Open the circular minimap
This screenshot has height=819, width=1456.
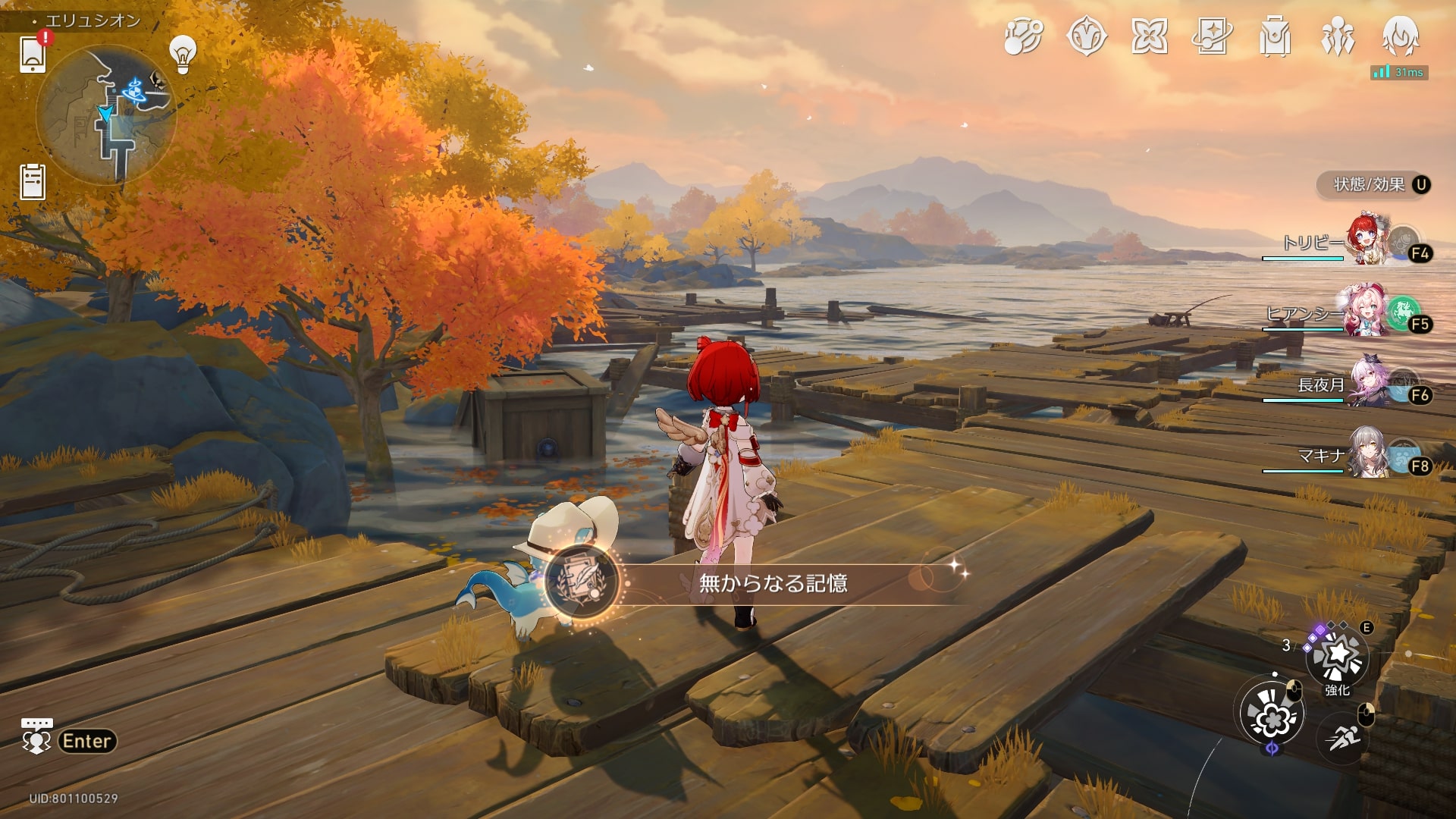106,114
